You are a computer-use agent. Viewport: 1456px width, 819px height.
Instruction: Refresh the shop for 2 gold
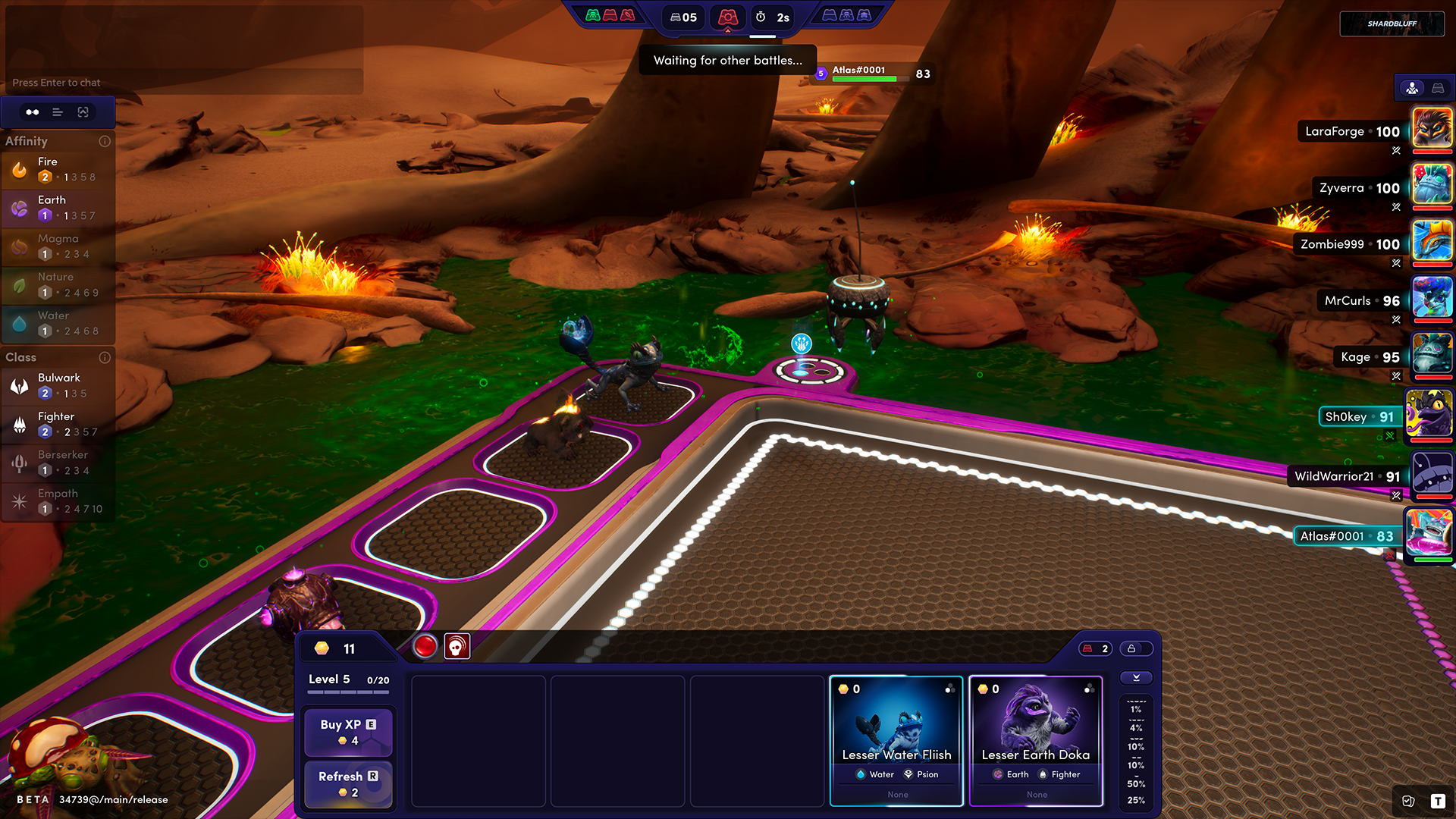tap(348, 783)
